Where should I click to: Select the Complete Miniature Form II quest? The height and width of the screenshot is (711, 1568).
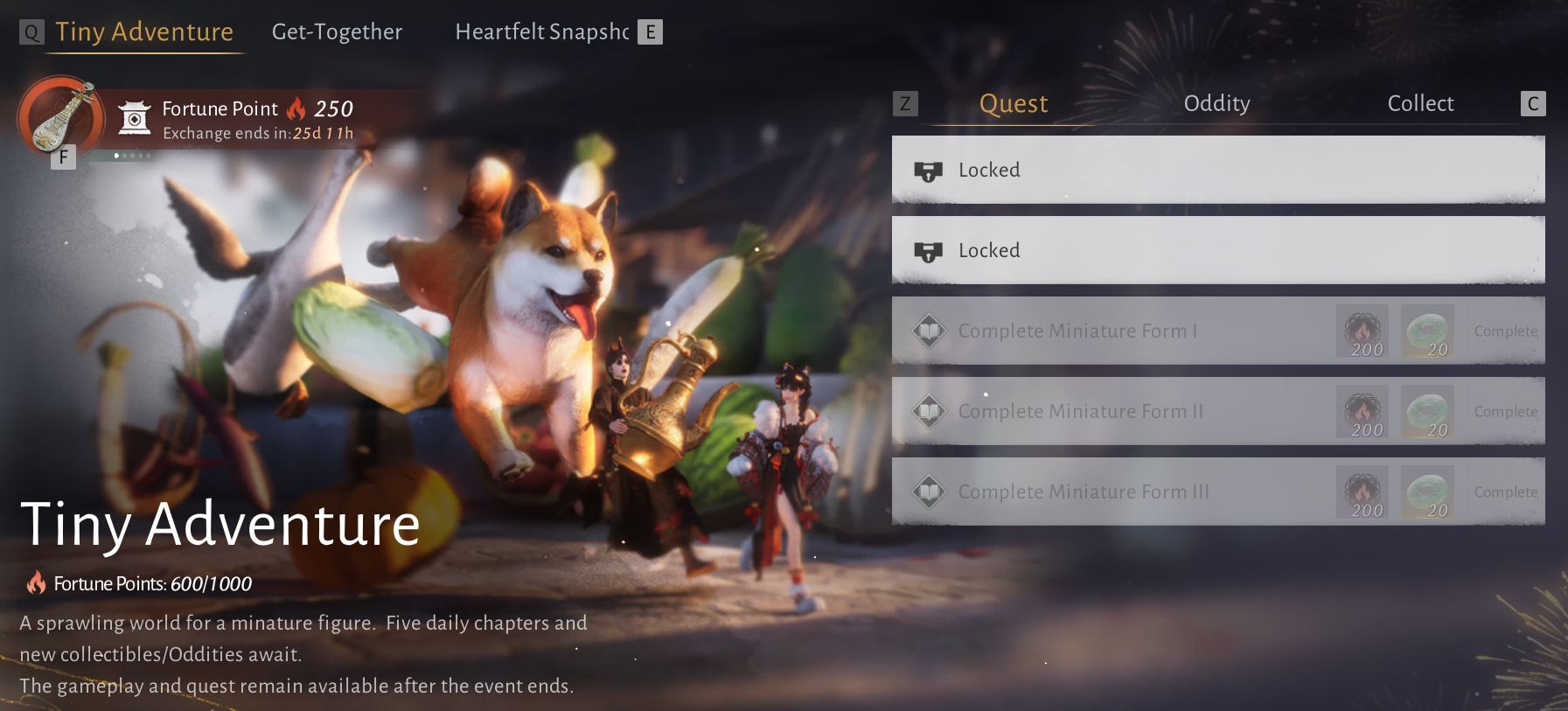1081,412
